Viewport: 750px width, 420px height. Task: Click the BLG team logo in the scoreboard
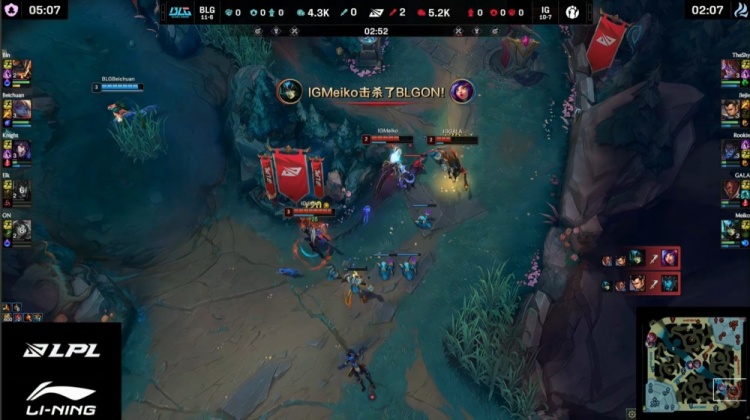[x=180, y=12]
